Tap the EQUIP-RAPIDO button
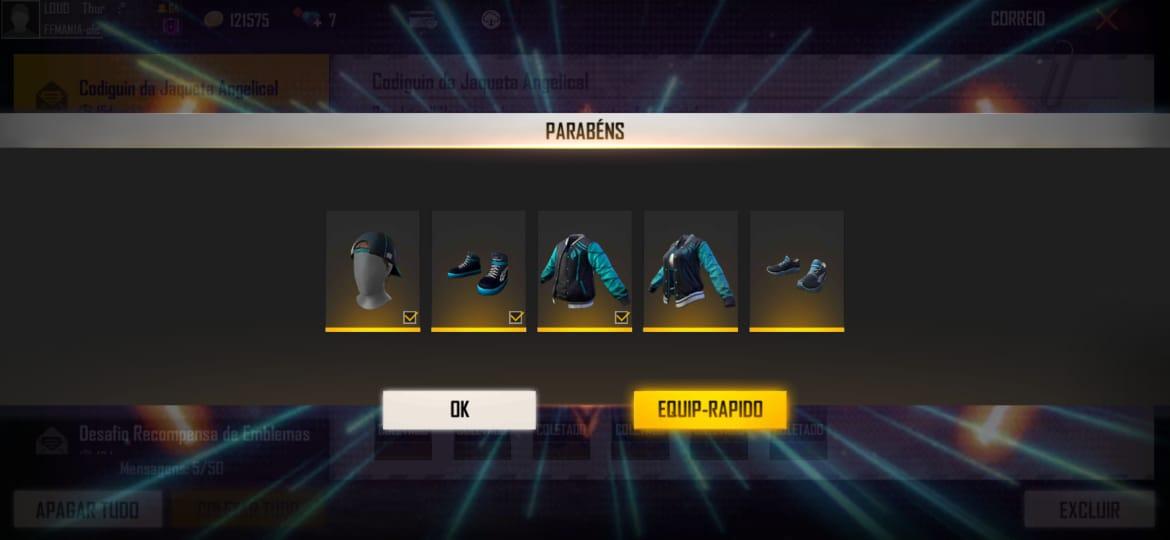1170x540 pixels. pyautogui.click(x=710, y=409)
